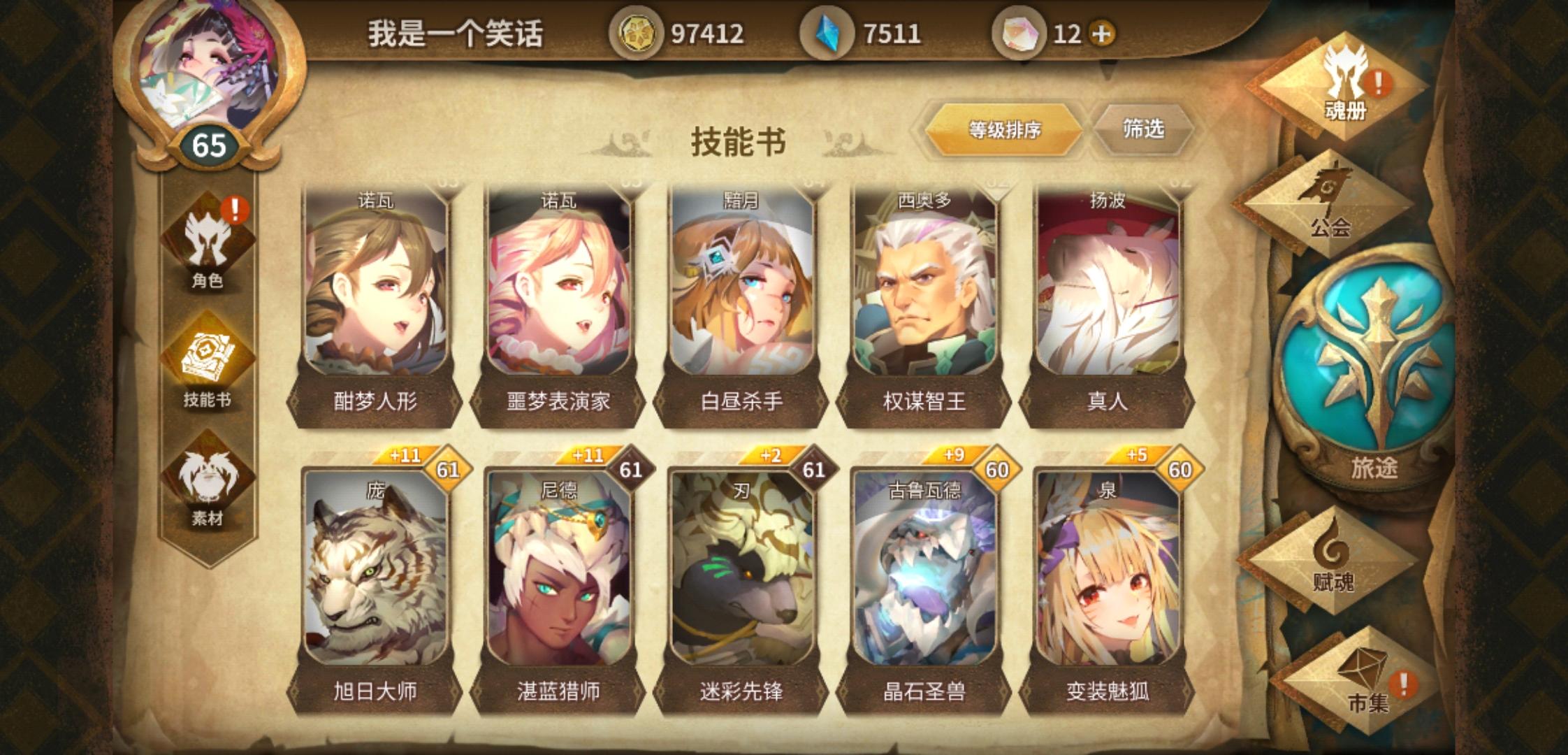Viewport: 1568px width, 755px height.
Task: Select the gold coin currency icon
Action: 638,31
